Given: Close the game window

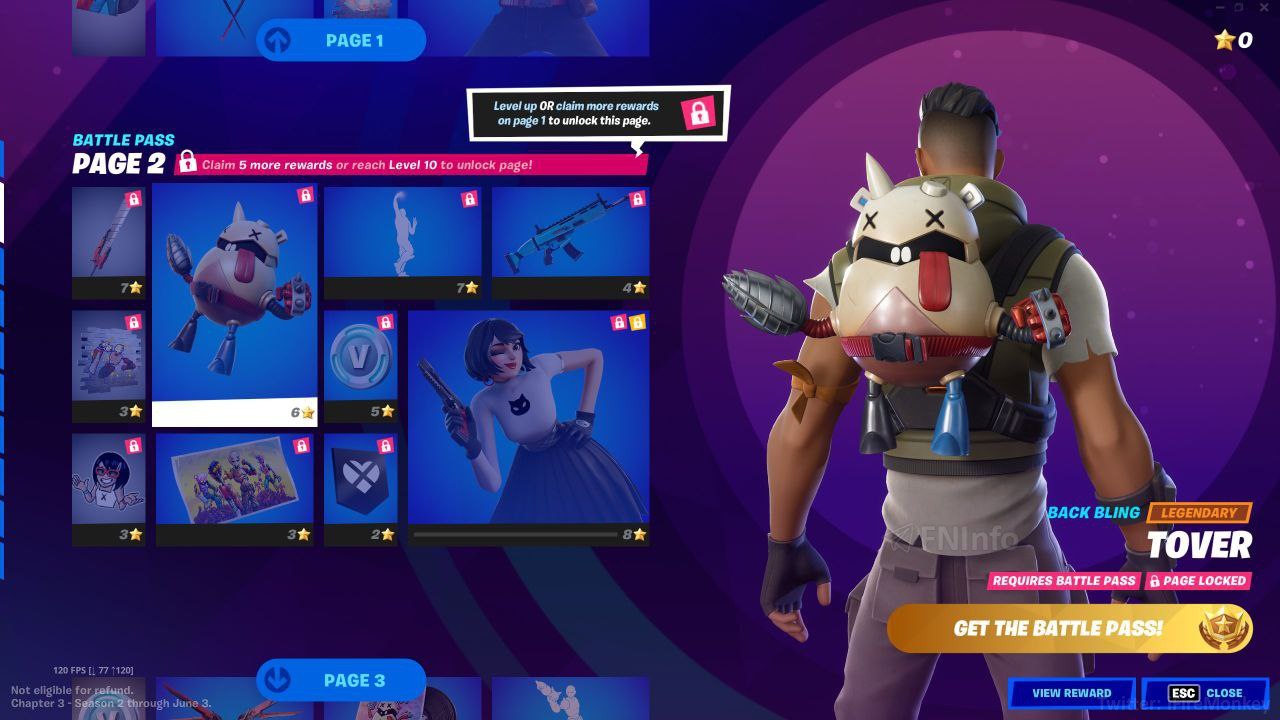Looking at the screenshot, I should click(x=1265, y=8).
